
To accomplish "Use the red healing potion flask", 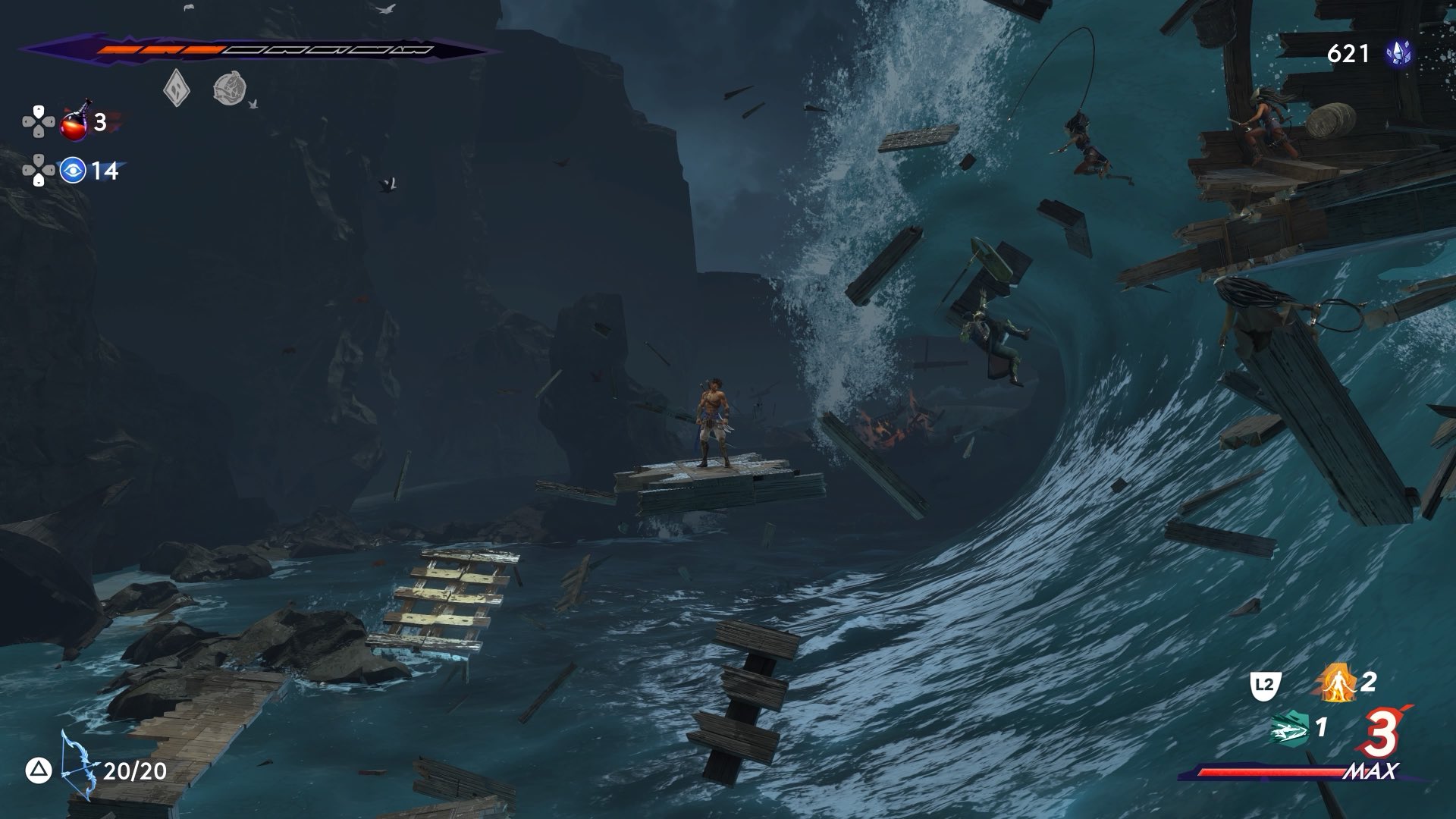I will (76, 122).
